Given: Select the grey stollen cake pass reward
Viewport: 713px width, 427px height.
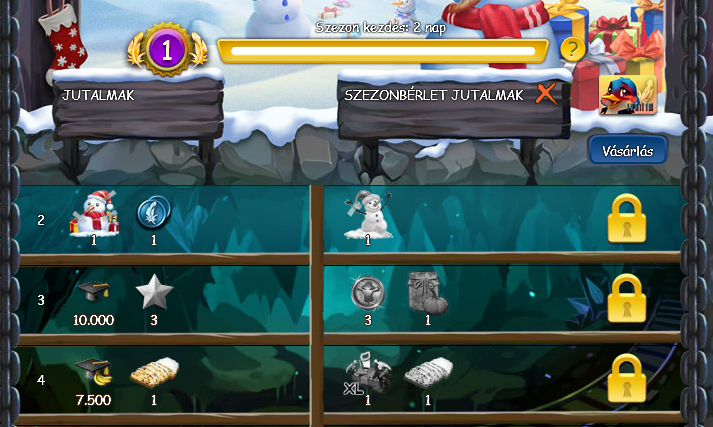Looking at the screenshot, I should pos(427,373).
